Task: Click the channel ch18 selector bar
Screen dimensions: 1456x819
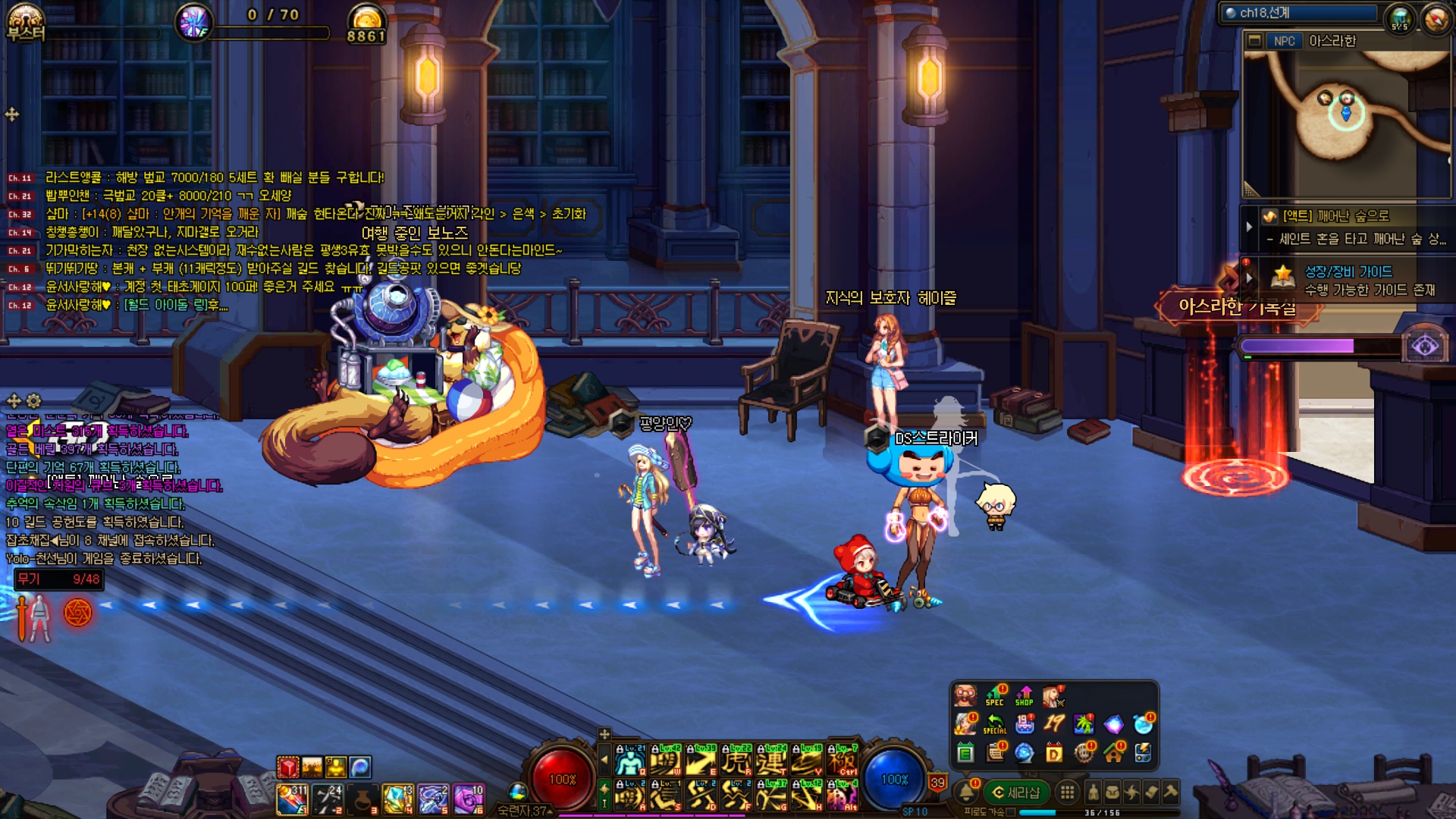Action: pos(1300,13)
